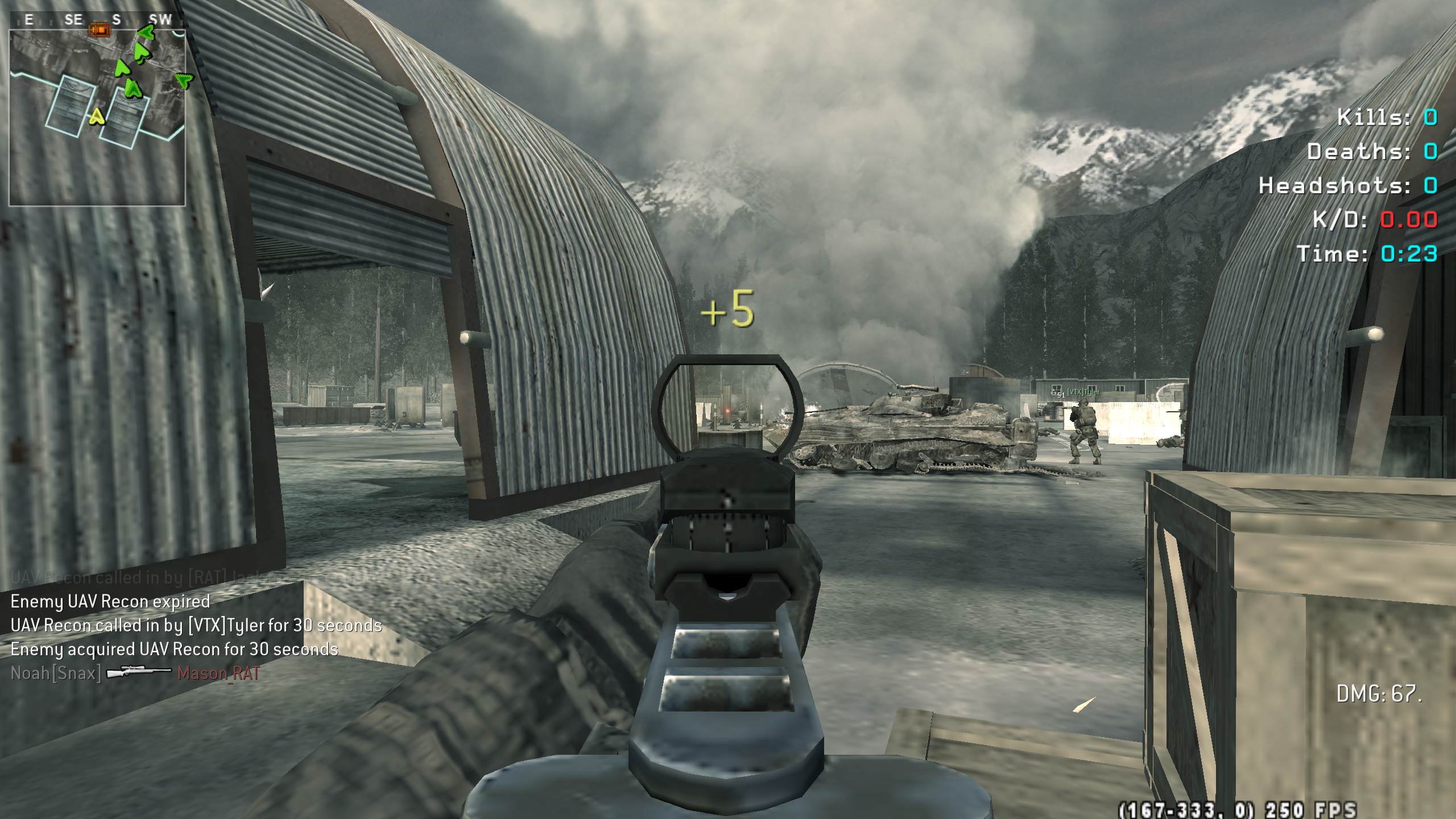1456x819 pixels.
Task: Click the minimap in the corner
Action: pyautogui.click(x=97, y=117)
